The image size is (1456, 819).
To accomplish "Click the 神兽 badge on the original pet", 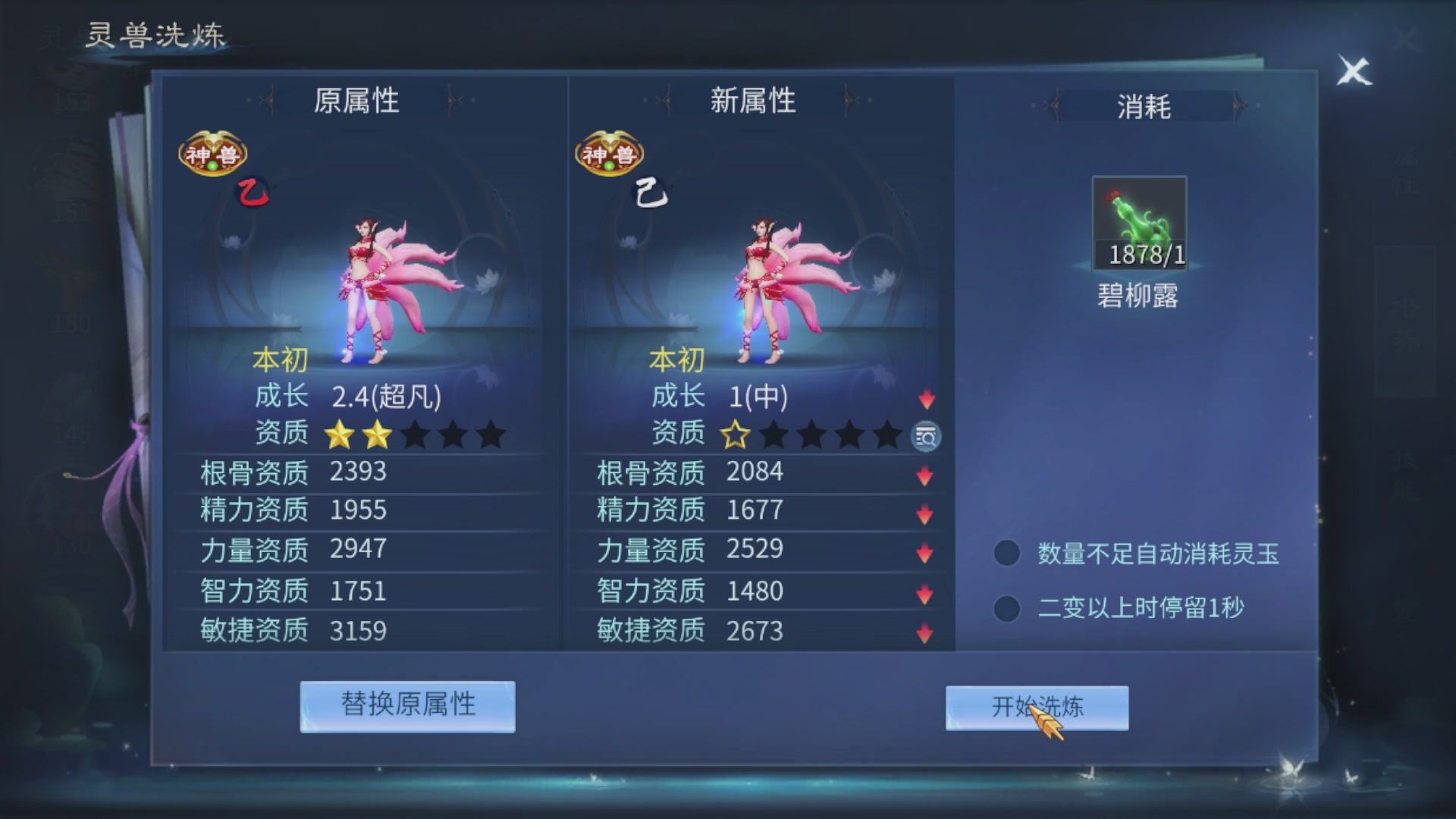I will [x=212, y=154].
